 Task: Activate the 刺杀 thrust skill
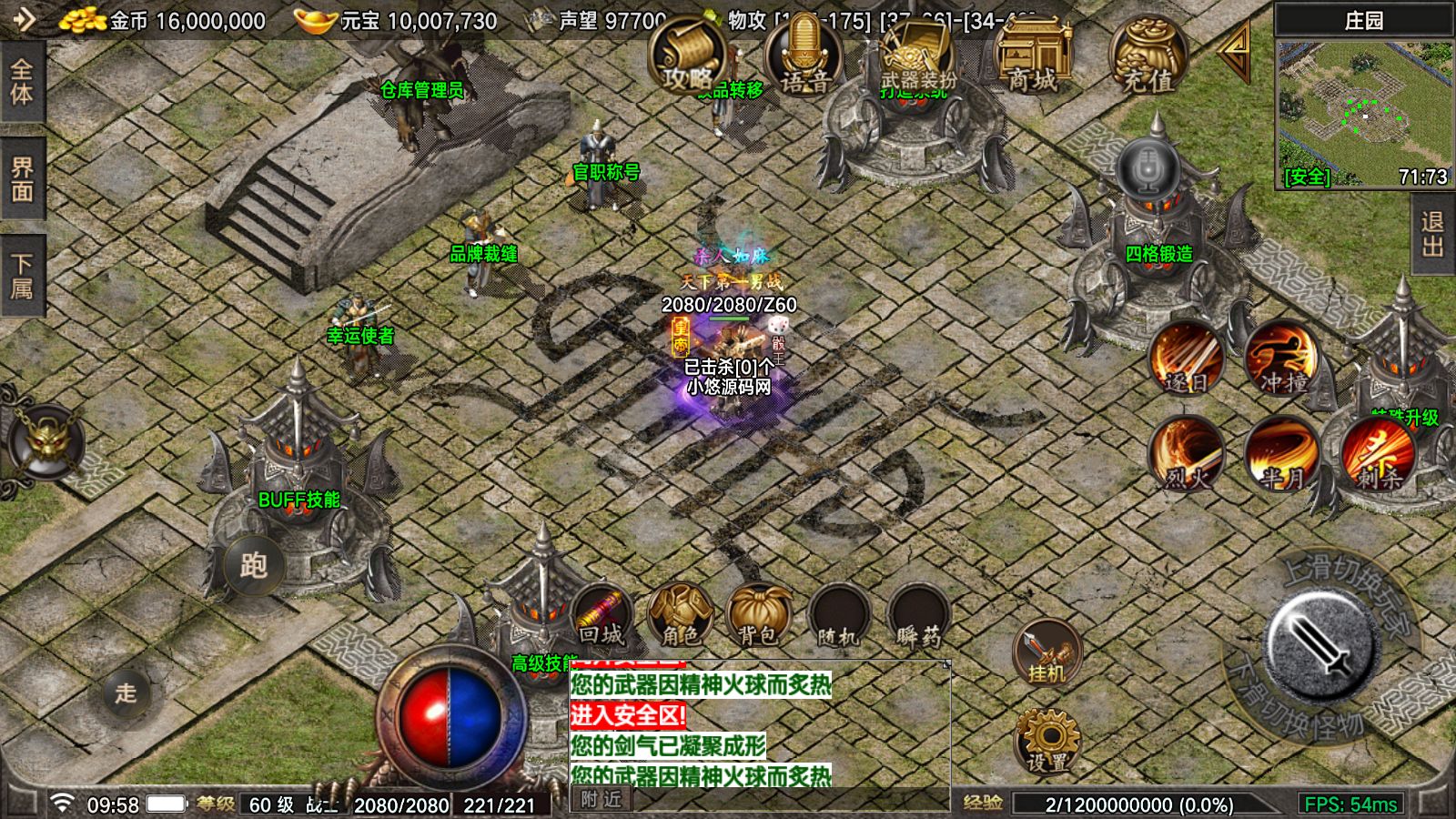(1378, 453)
